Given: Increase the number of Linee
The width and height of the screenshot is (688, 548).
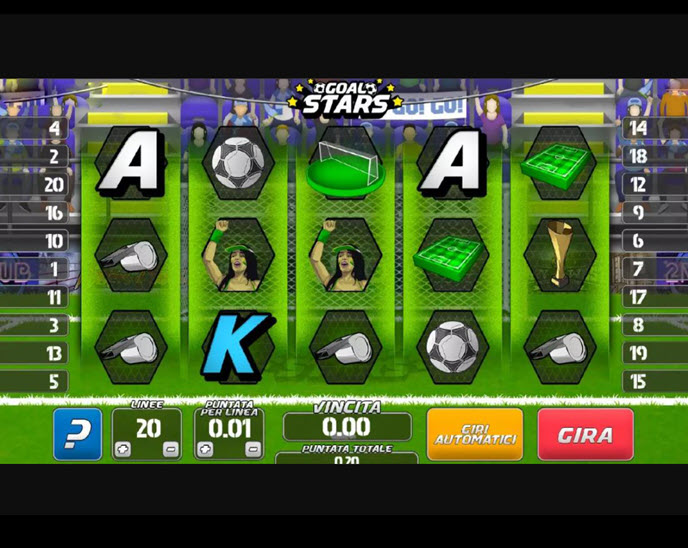Looking at the screenshot, I should click(x=123, y=450).
